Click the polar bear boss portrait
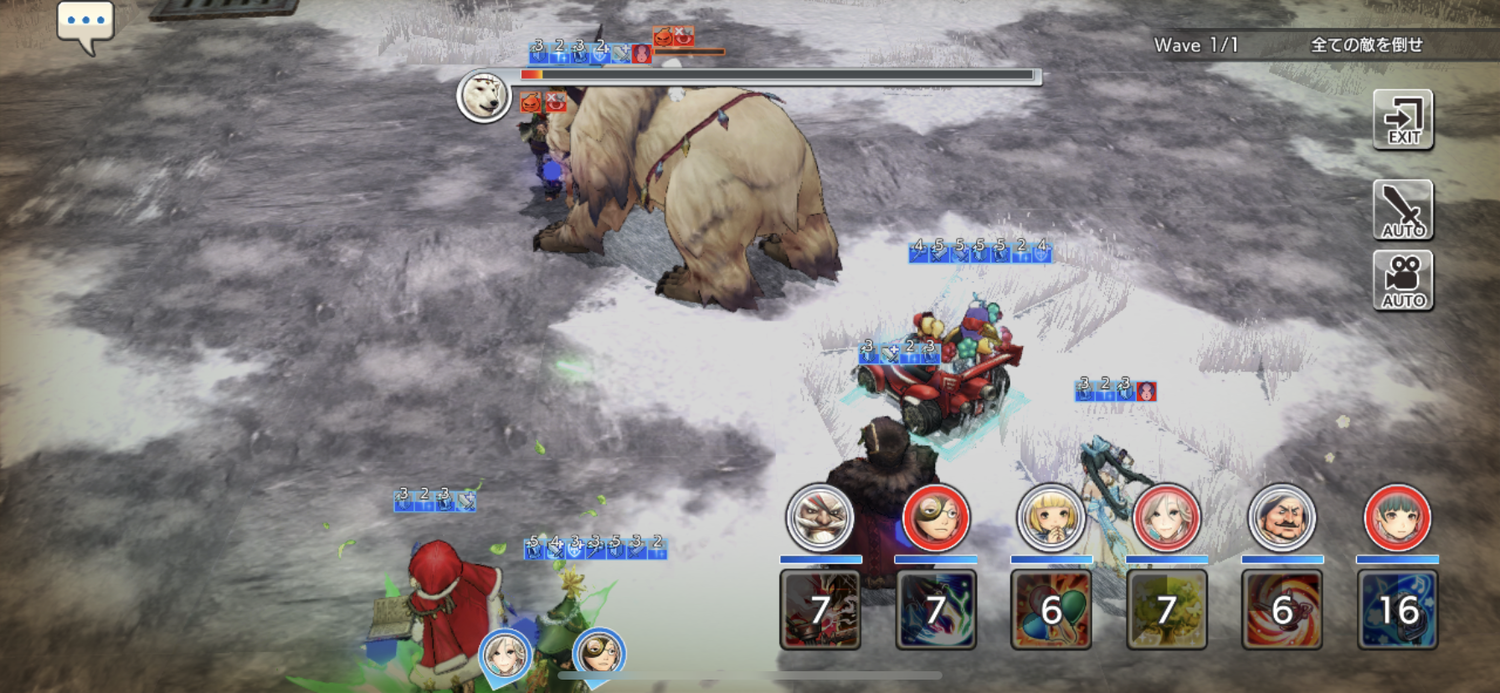 point(484,97)
